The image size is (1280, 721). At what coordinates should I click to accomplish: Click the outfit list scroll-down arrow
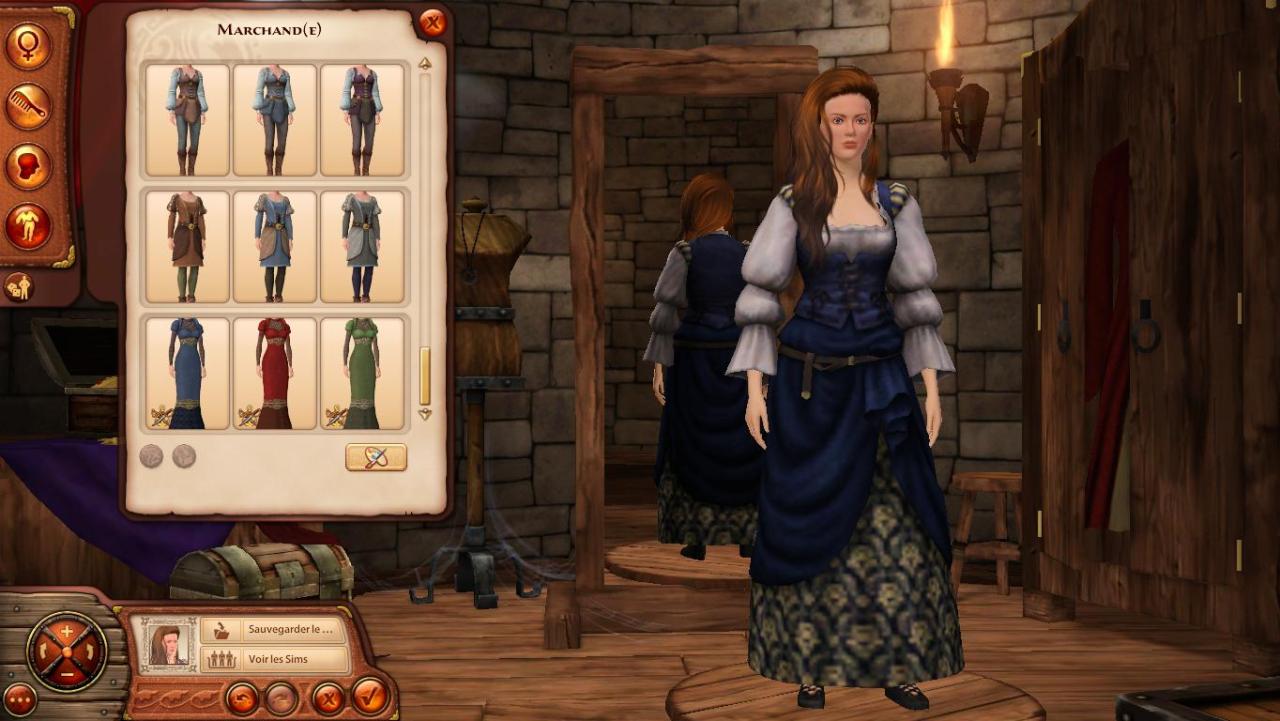[425, 414]
